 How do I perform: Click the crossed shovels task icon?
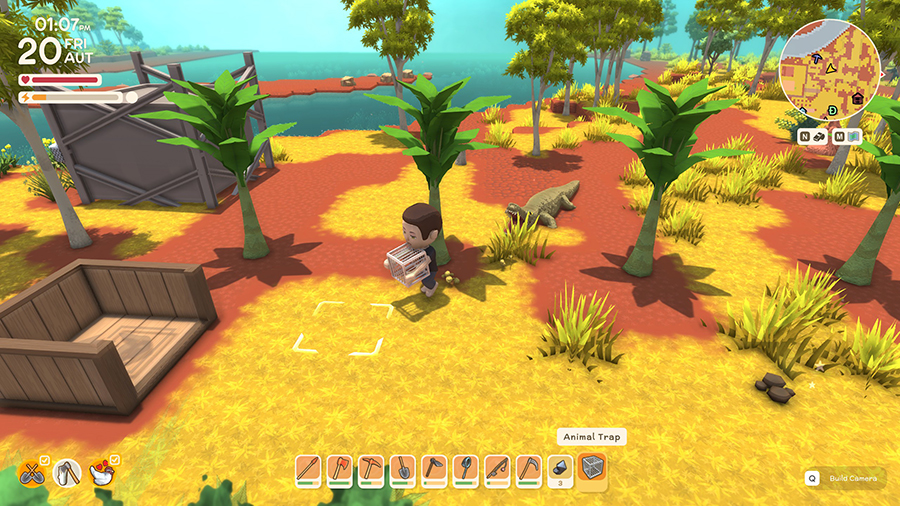tap(33, 474)
